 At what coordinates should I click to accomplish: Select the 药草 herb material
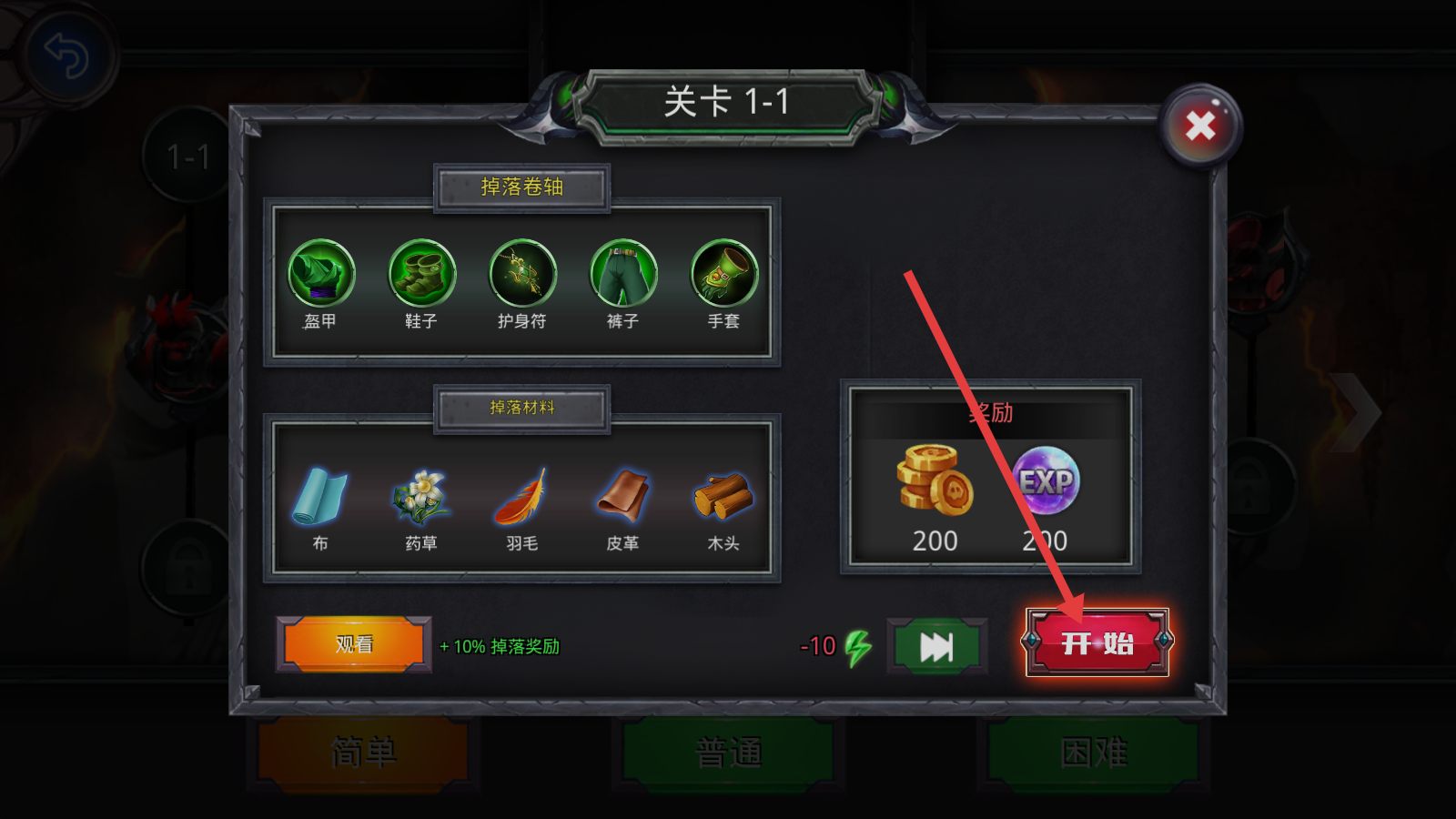click(420, 496)
